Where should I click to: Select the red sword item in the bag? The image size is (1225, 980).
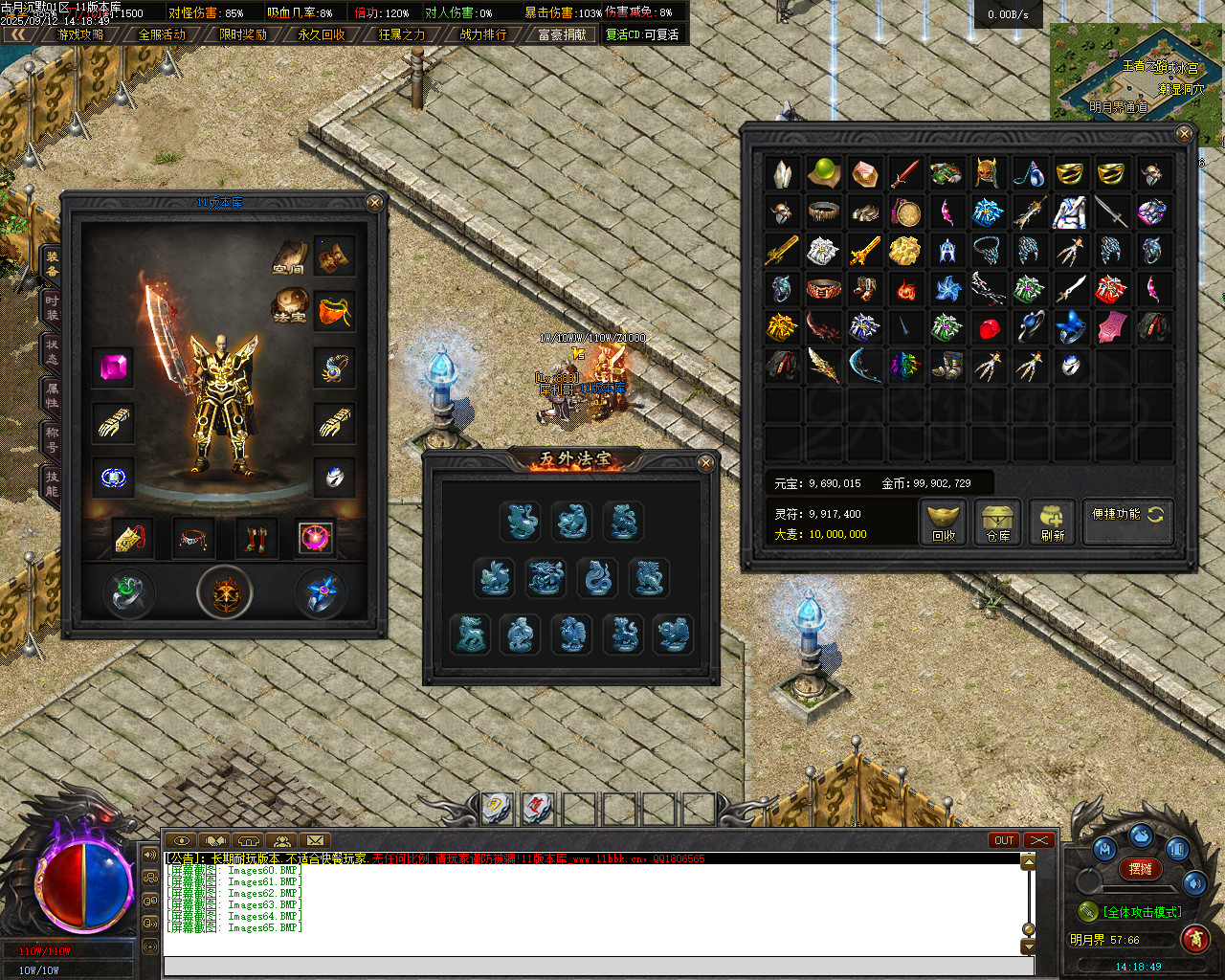(x=905, y=173)
